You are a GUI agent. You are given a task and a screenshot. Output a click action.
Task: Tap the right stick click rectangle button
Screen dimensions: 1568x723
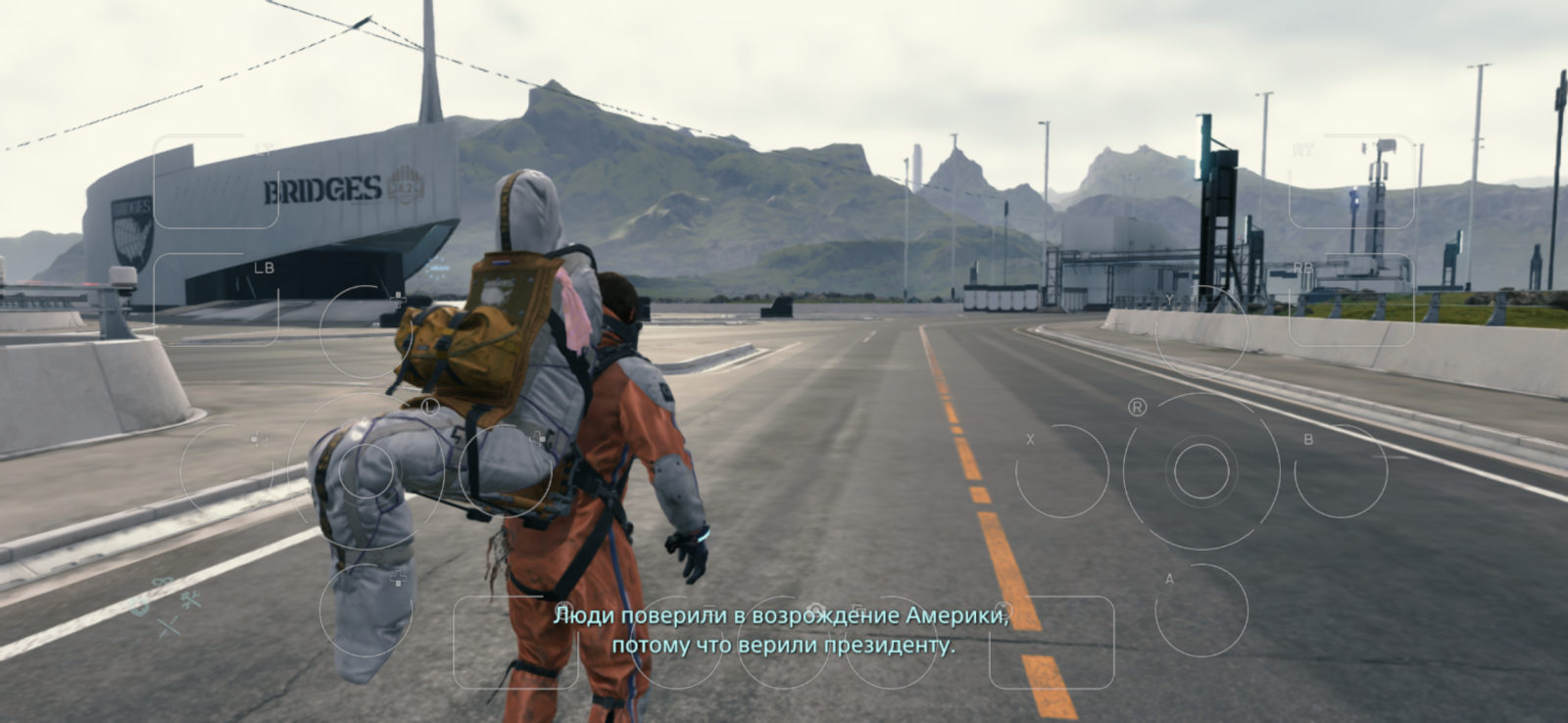point(1052,642)
